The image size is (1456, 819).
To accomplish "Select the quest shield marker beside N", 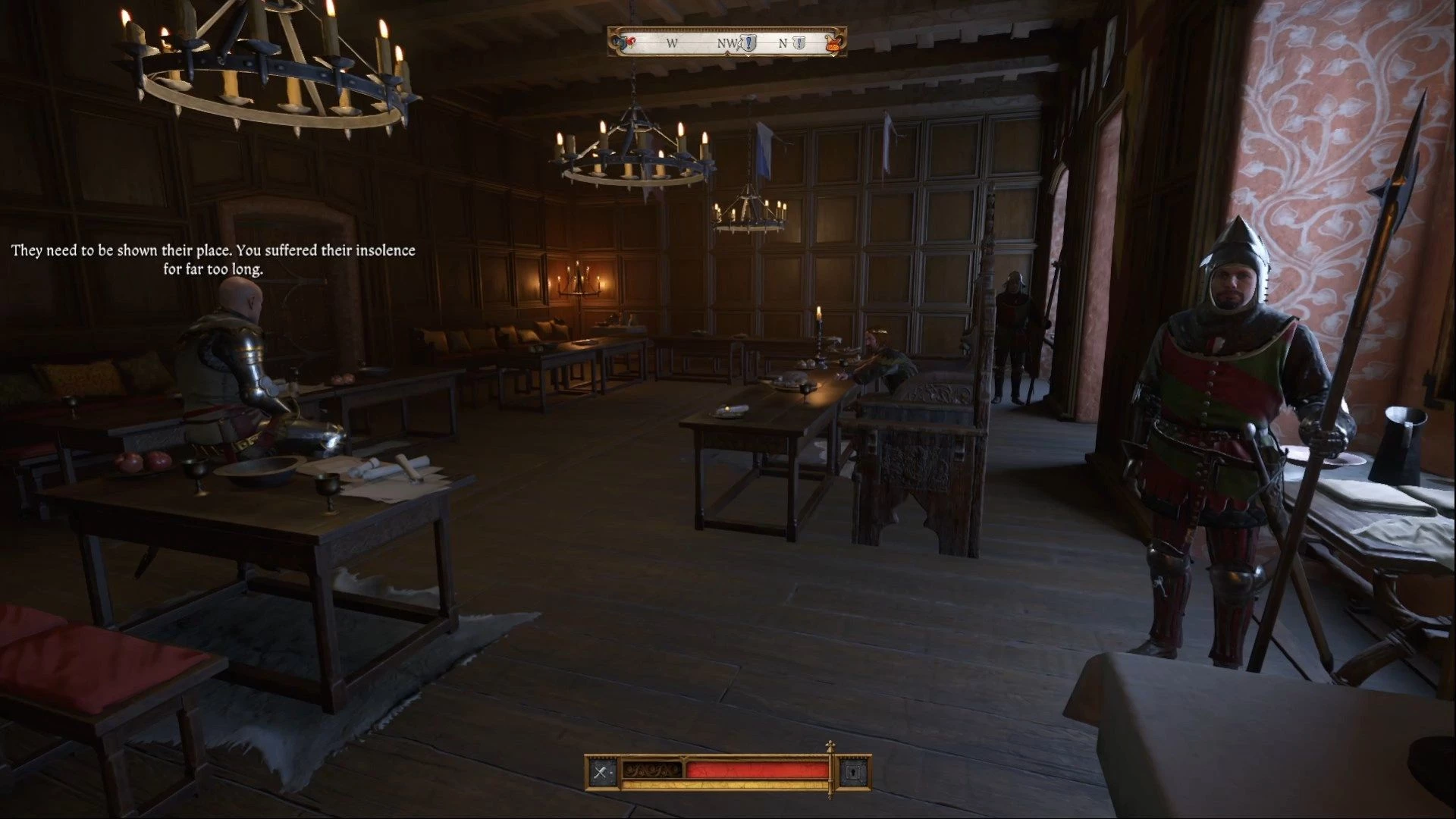I will pyautogui.click(x=799, y=43).
